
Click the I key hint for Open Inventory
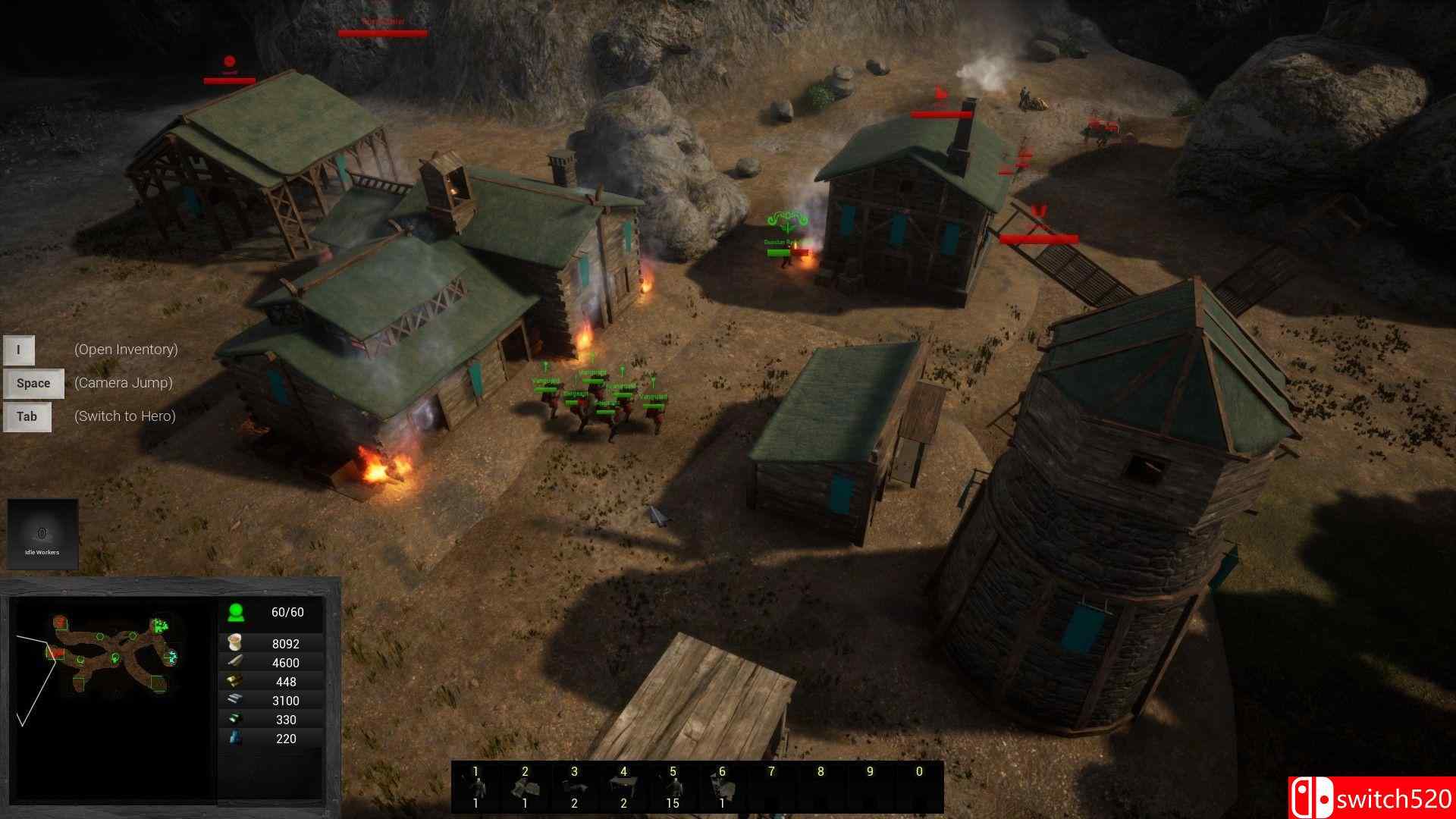(x=17, y=350)
